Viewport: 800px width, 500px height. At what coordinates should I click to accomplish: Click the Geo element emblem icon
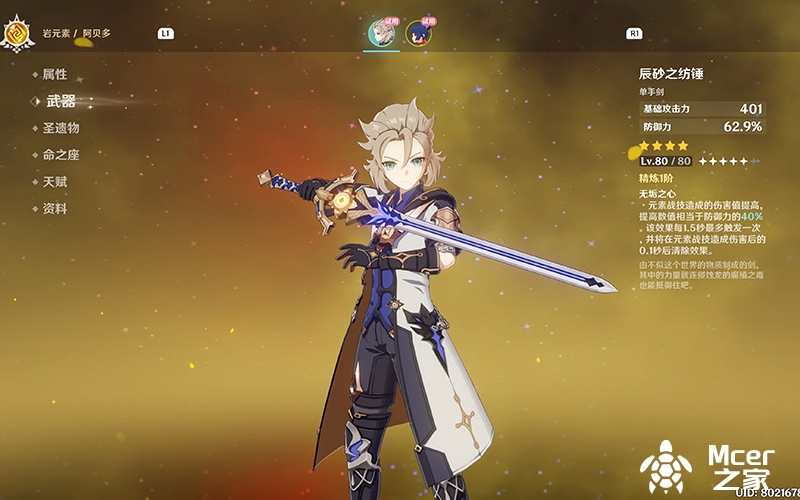click(17, 35)
